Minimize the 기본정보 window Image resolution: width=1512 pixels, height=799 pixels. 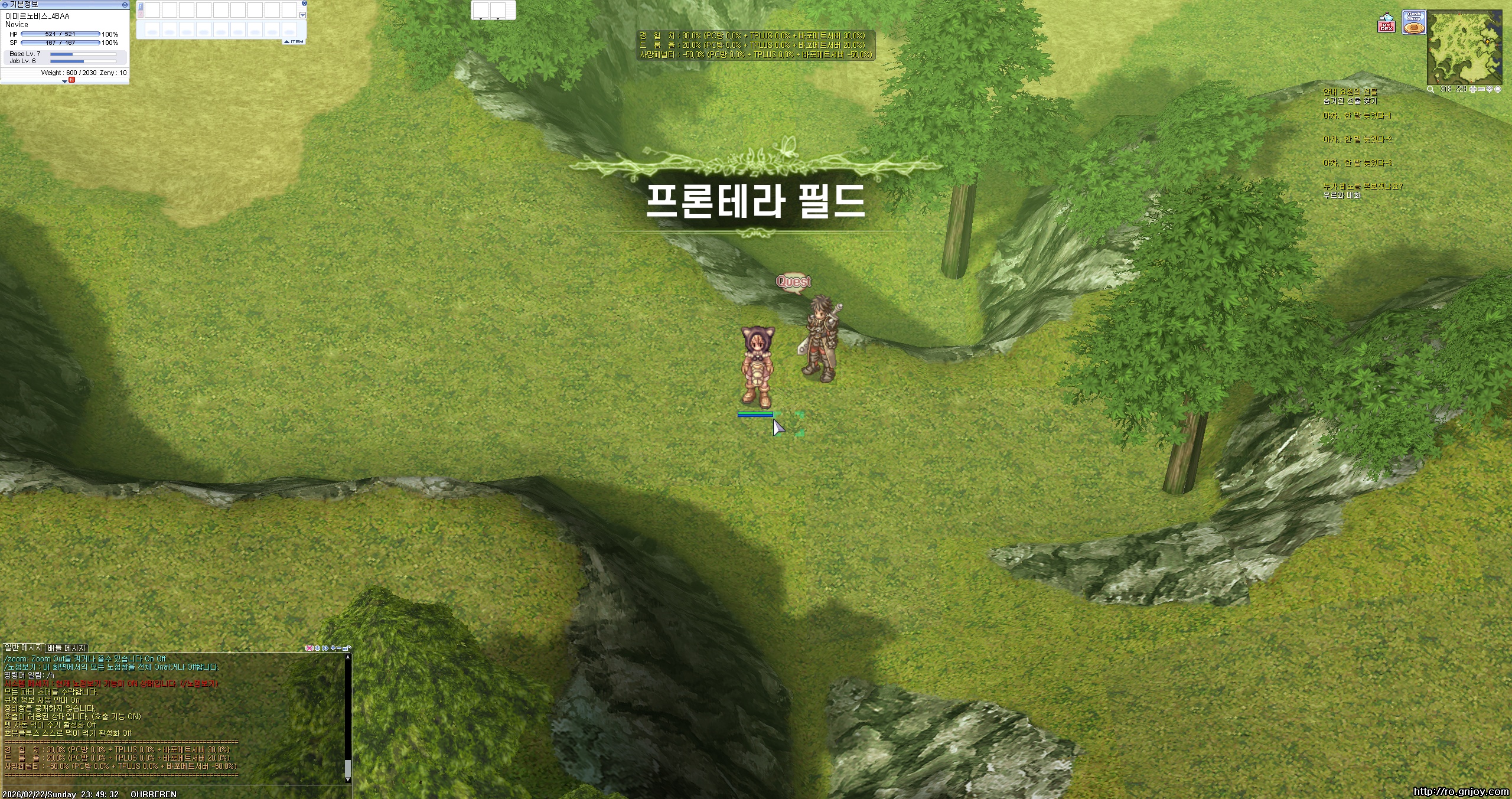pyautogui.click(x=124, y=6)
